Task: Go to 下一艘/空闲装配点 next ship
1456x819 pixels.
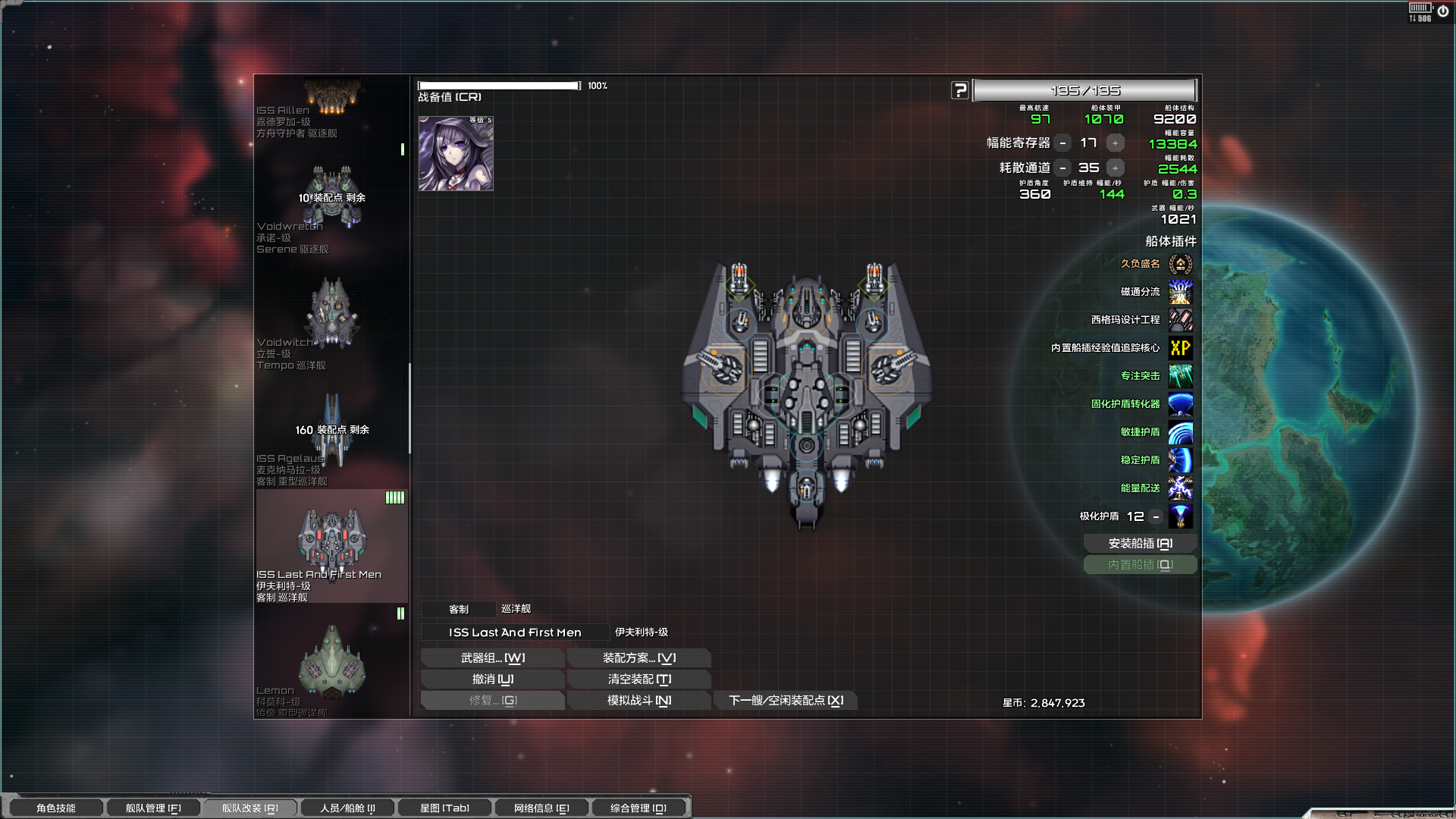Action: (786, 701)
